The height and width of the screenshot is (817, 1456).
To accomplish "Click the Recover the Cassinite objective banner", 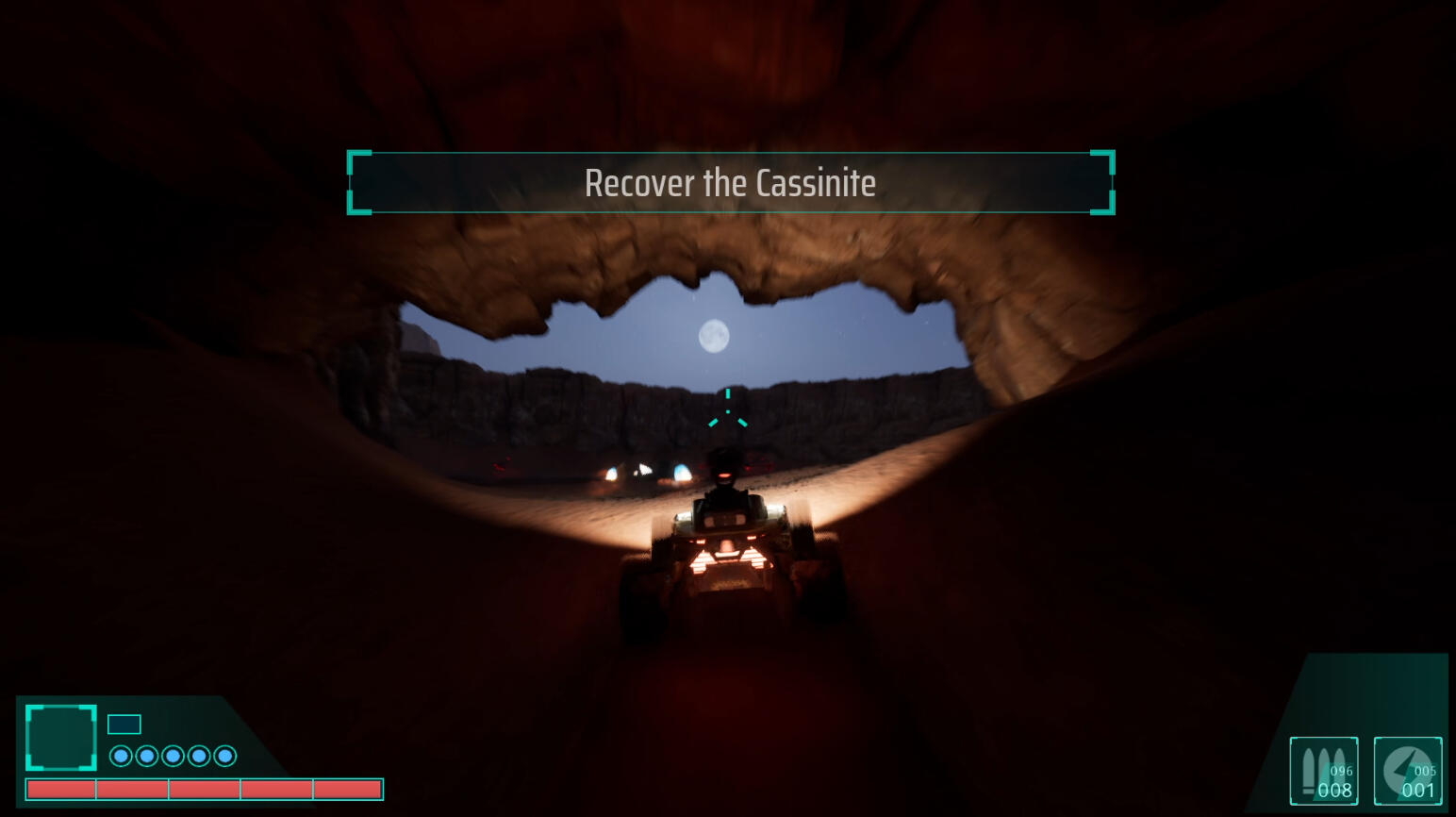I will (730, 183).
